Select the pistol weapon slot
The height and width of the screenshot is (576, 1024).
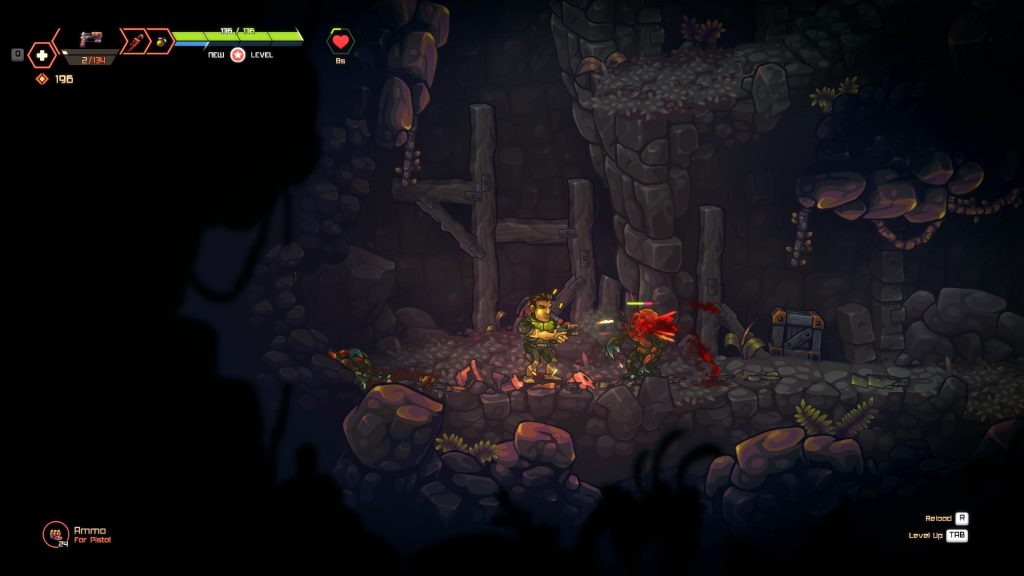(x=91, y=40)
